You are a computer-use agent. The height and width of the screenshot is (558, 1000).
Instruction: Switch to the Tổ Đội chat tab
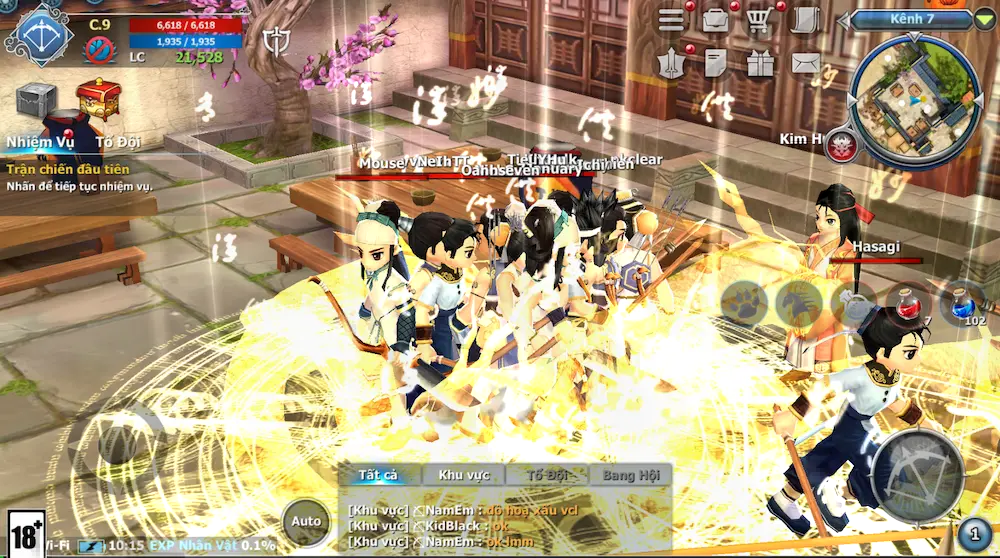point(546,475)
